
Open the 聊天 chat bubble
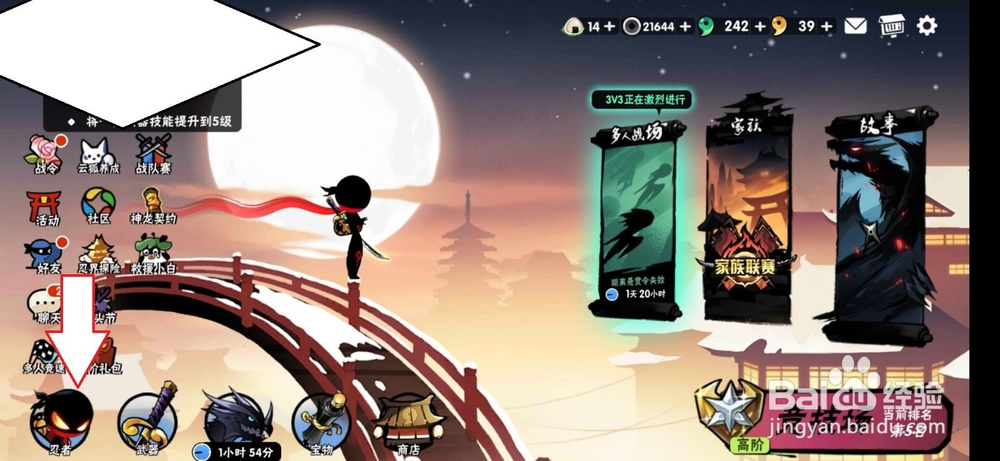pyautogui.click(x=42, y=302)
